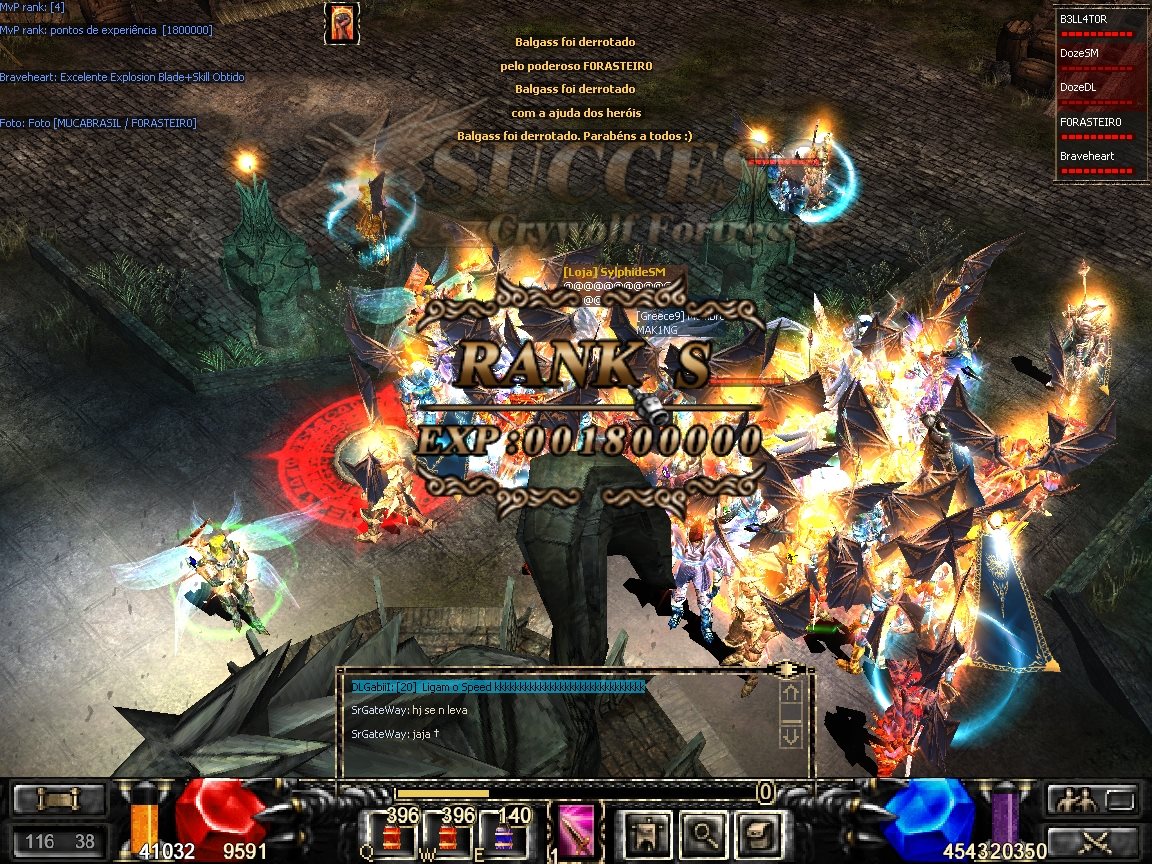
Task: Click the chat window's top-right resize handle
Action: [x=790, y=669]
